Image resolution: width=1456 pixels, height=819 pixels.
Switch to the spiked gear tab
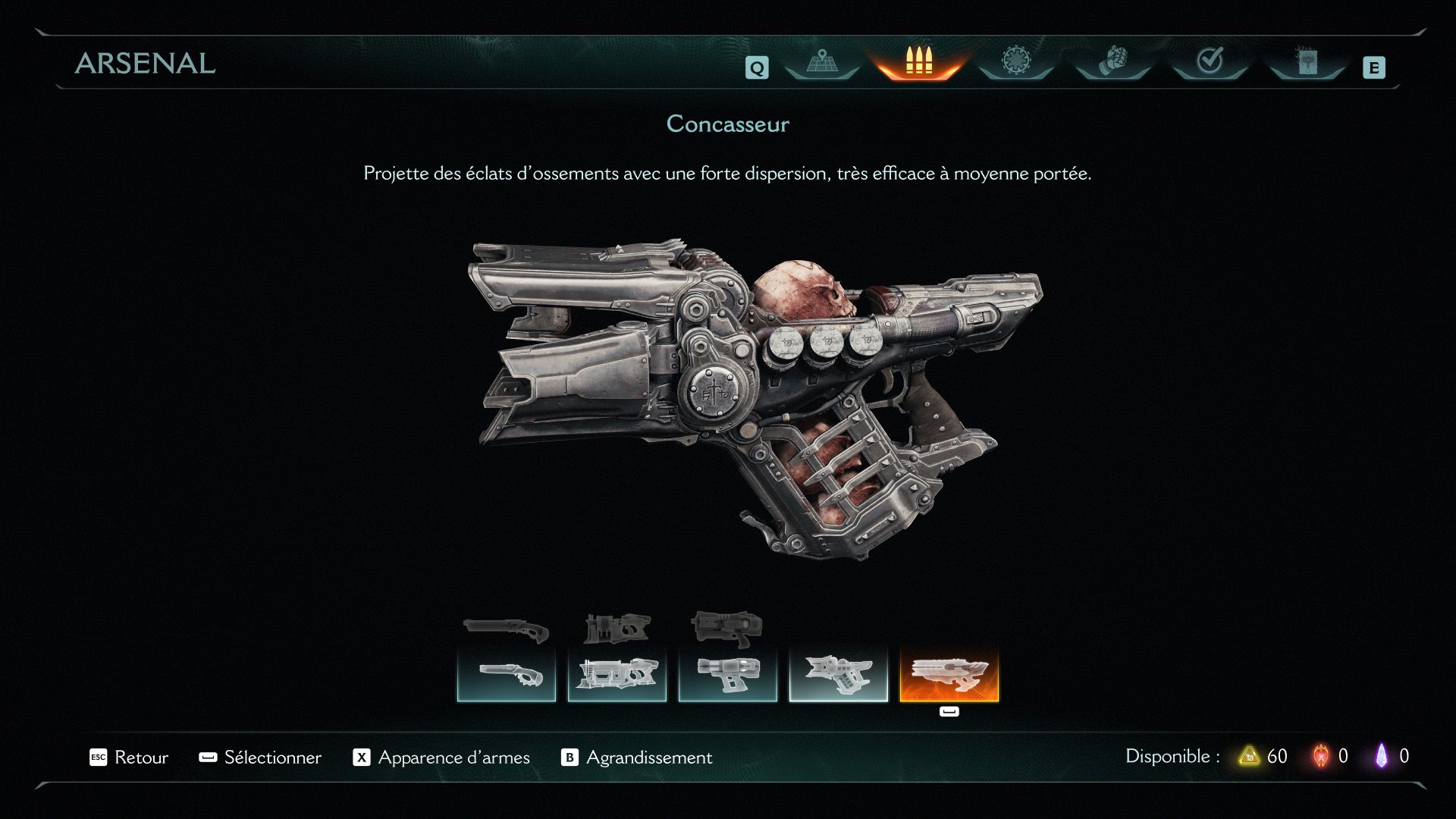pyautogui.click(x=1015, y=61)
